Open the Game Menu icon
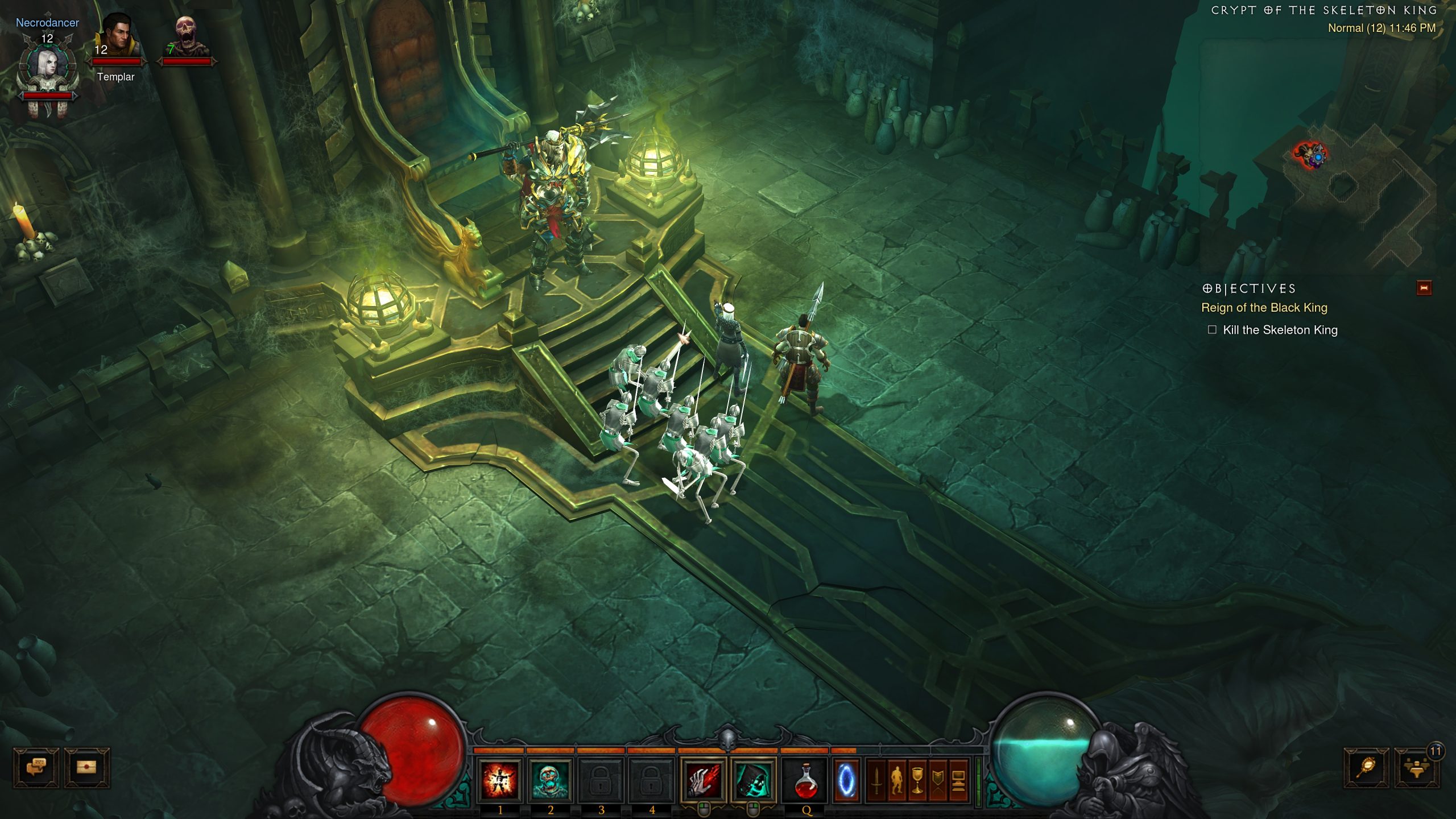This screenshot has height=819, width=1456. (959, 779)
